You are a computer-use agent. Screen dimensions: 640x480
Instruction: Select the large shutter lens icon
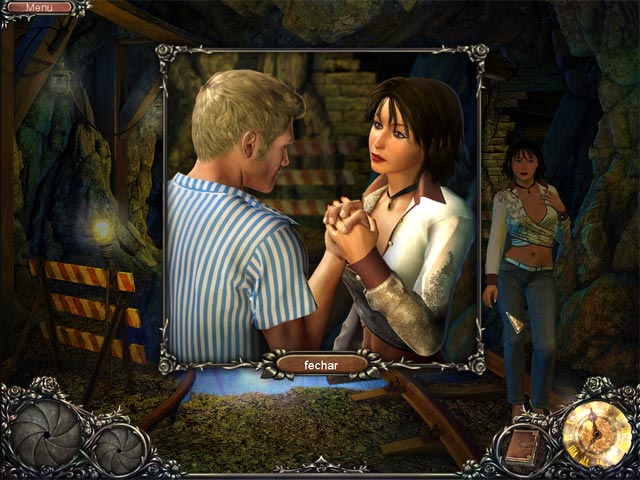pyautogui.click(x=47, y=433)
